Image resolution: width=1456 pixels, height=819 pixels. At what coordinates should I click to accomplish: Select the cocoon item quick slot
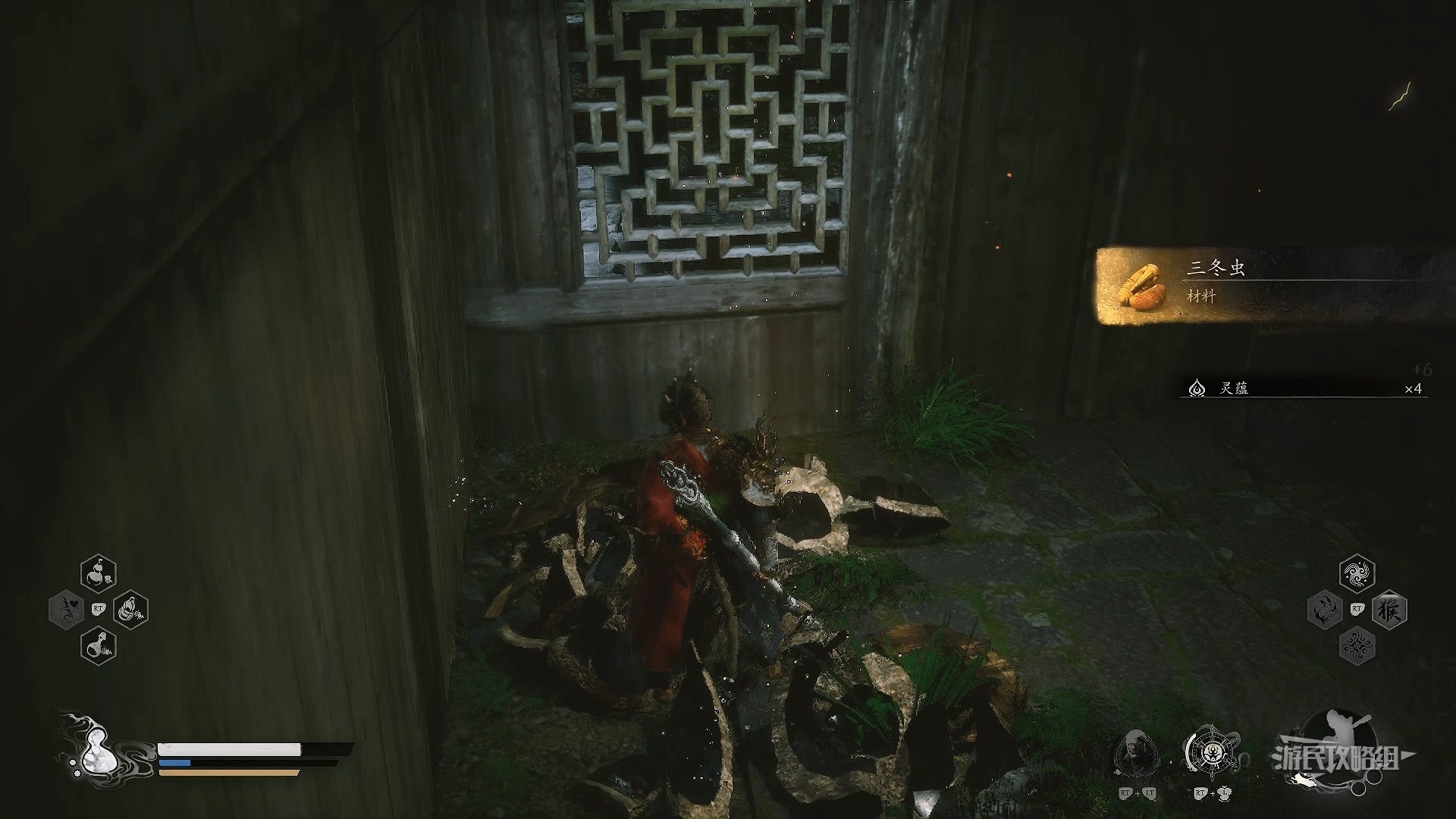pos(130,610)
